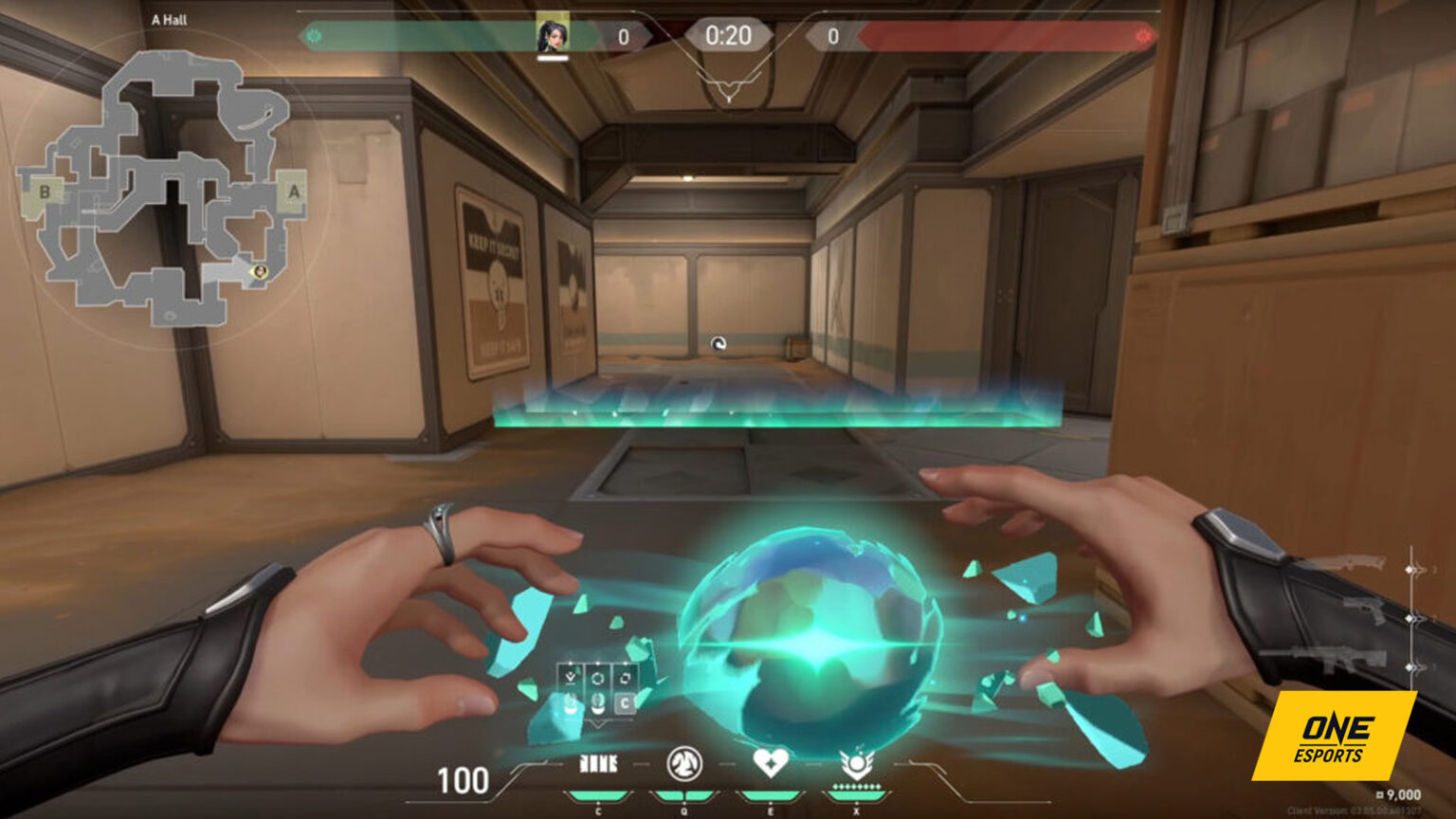Click the player position arrow on the minimap
The width and height of the screenshot is (1456, 819).
tap(259, 272)
